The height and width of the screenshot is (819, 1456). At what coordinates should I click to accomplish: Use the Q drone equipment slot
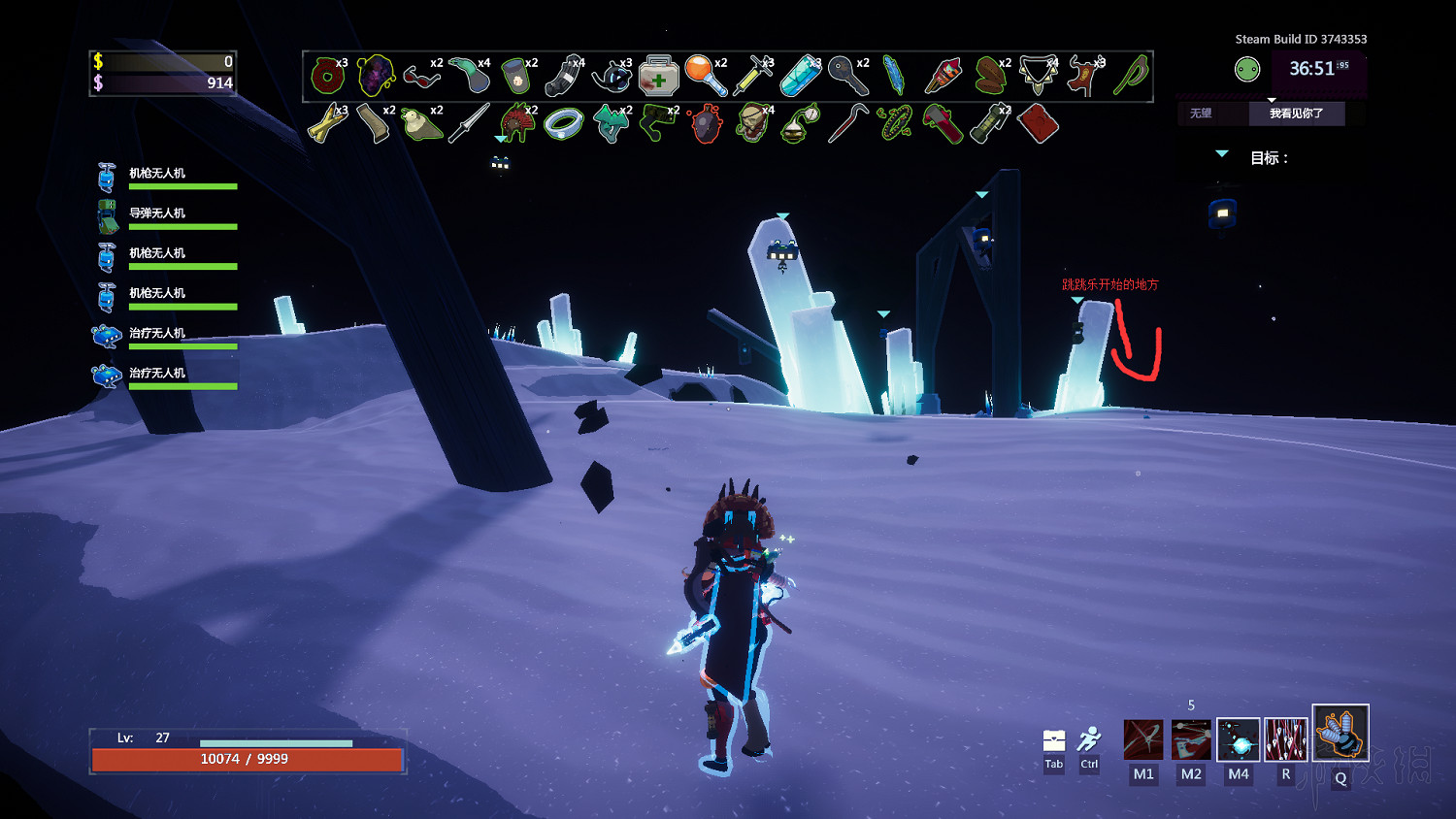click(1340, 733)
